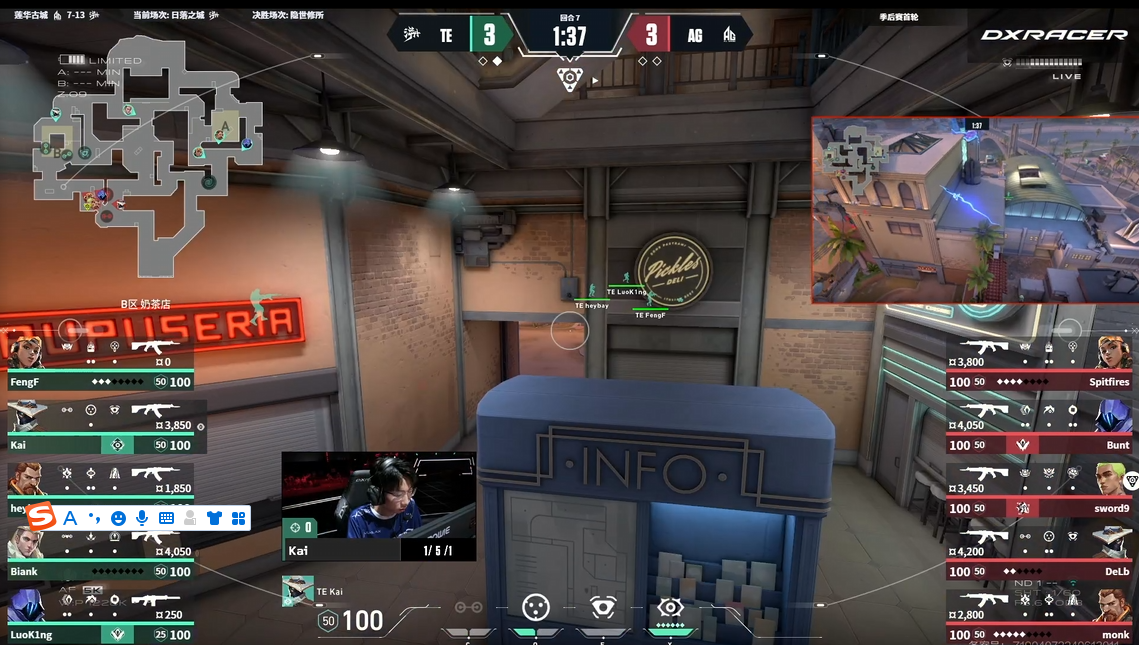Viewport: 1139px width, 645px height.
Task: Select Bunt's player card
Action: click(1040, 427)
